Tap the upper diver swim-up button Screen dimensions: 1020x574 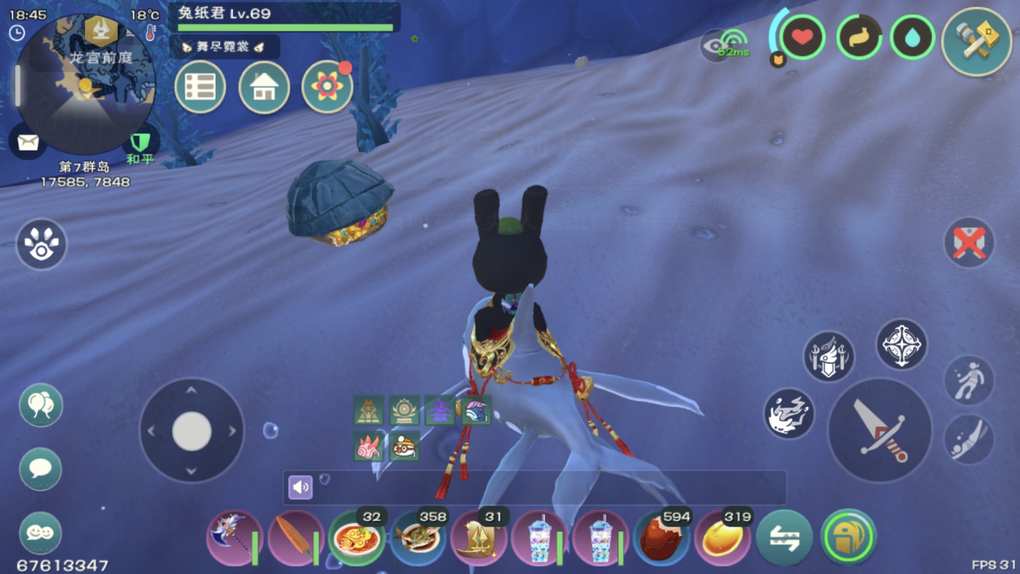tap(969, 380)
